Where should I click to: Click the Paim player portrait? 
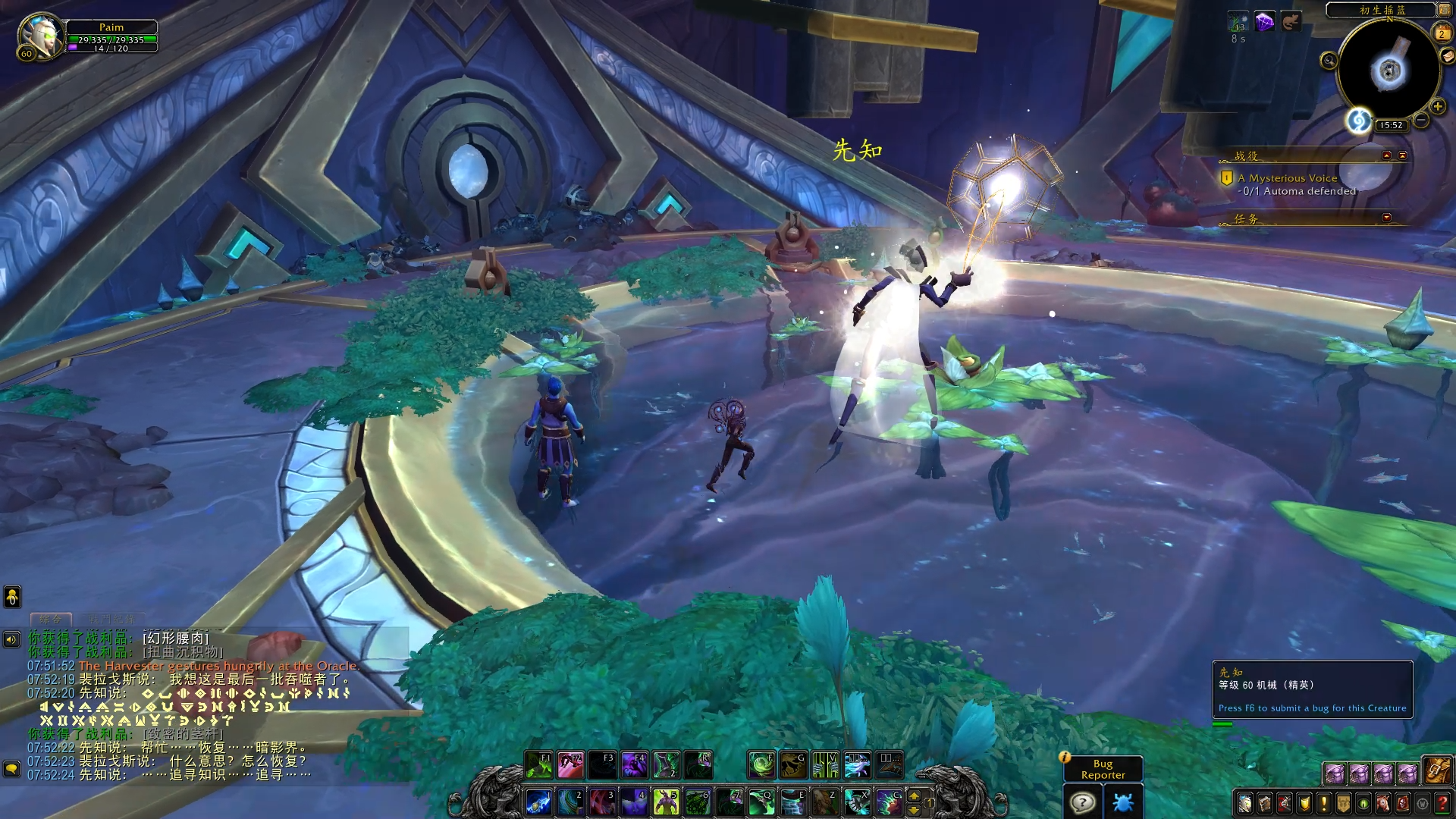[x=39, y=34]
